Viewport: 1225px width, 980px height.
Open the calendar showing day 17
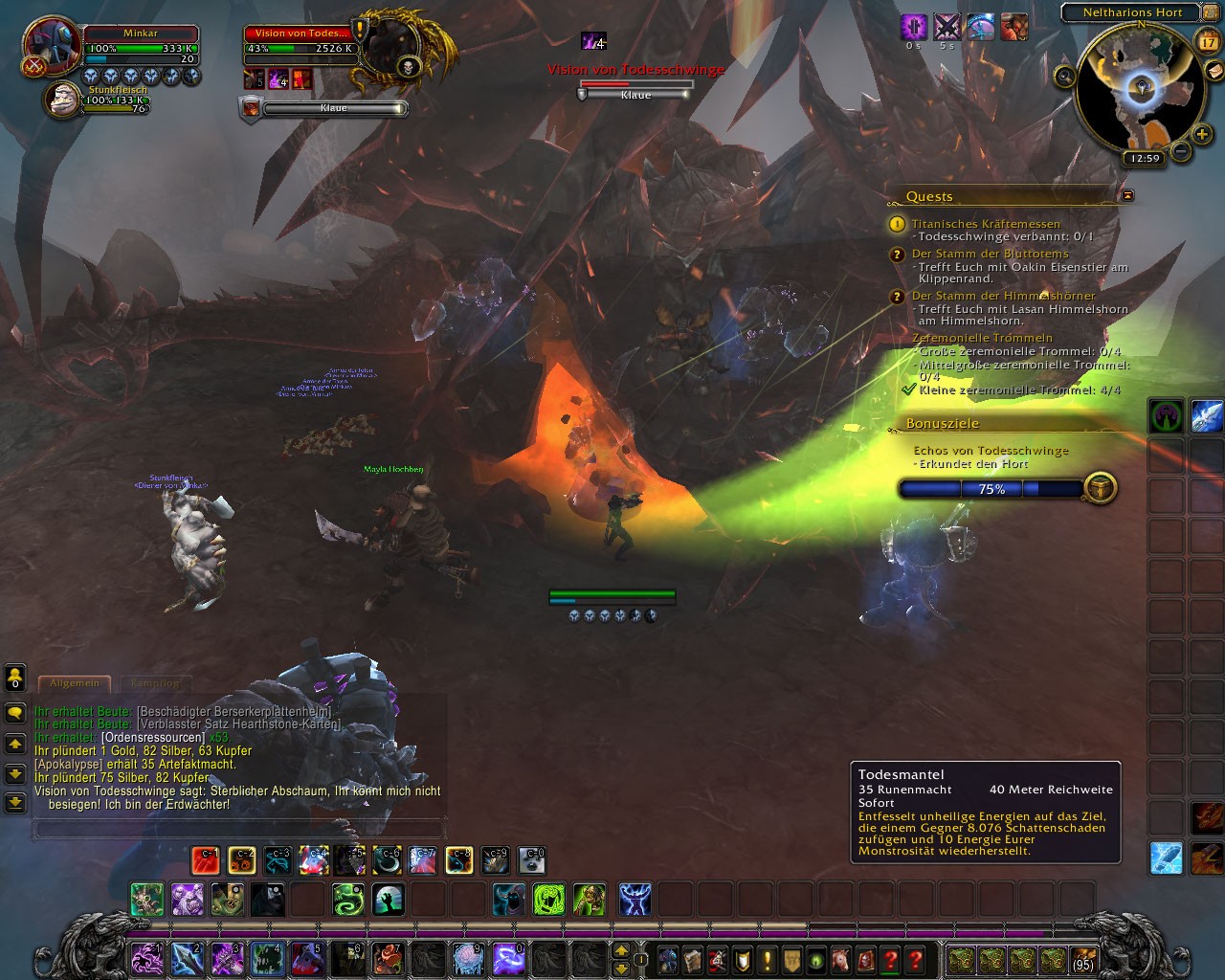coord(1208,41)
